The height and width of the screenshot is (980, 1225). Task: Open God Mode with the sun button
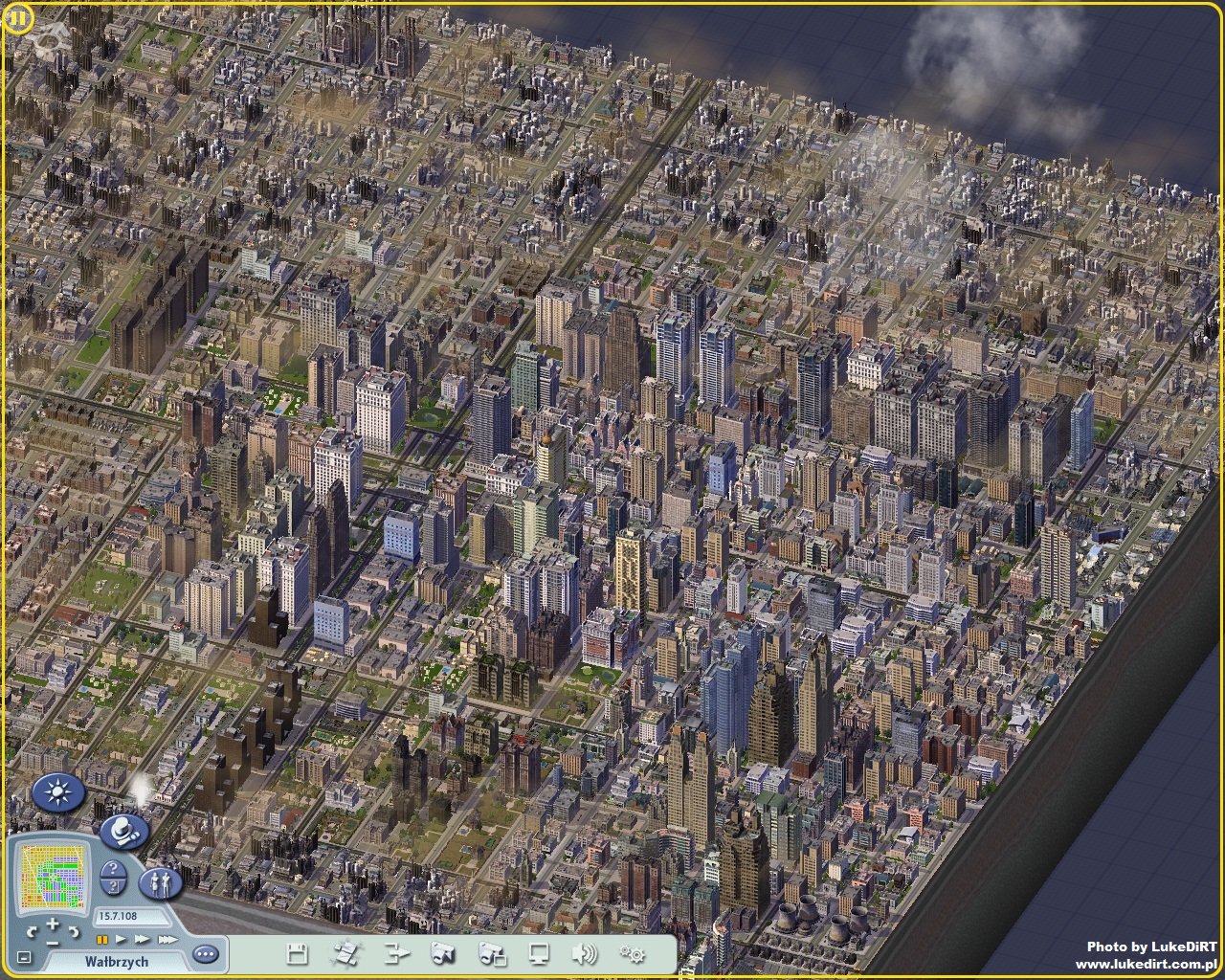point(59,793)
